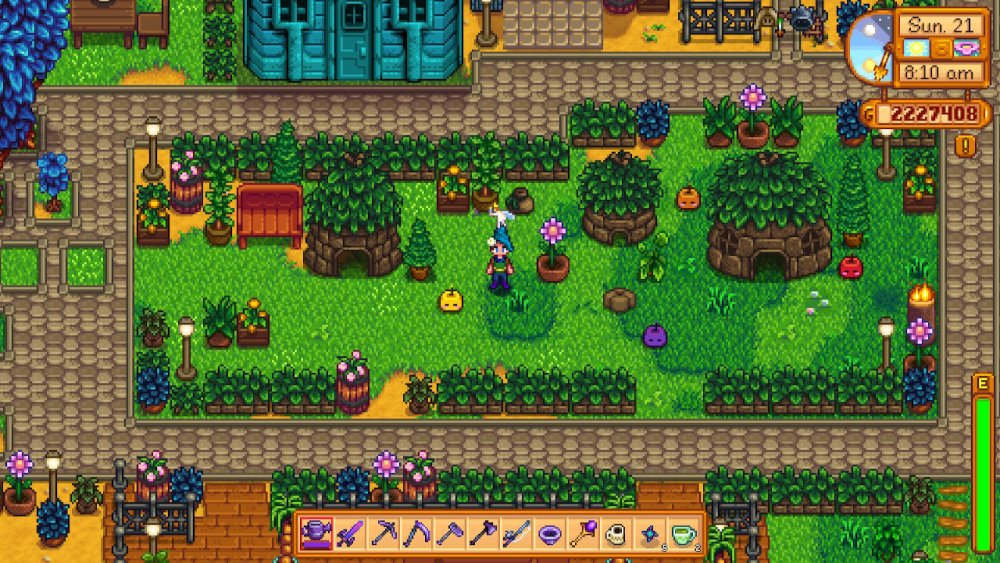The height and width of the screenshot is (563, 1000).
Task: Select the fishing rod slot
Action: [516, 533]
